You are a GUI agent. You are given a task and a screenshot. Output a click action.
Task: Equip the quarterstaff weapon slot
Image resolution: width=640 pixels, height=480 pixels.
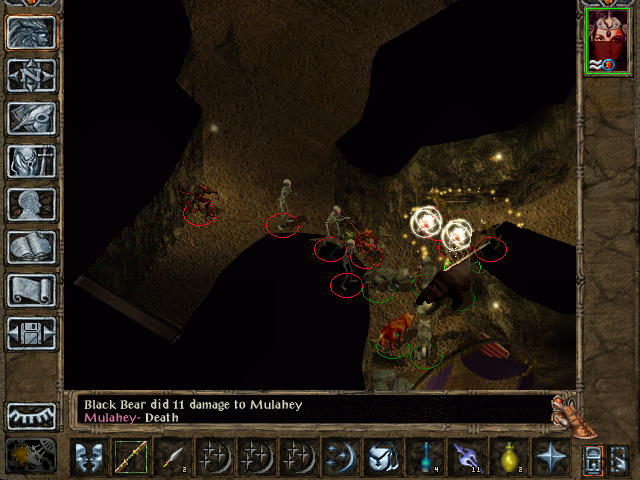(x=130, y=458)
